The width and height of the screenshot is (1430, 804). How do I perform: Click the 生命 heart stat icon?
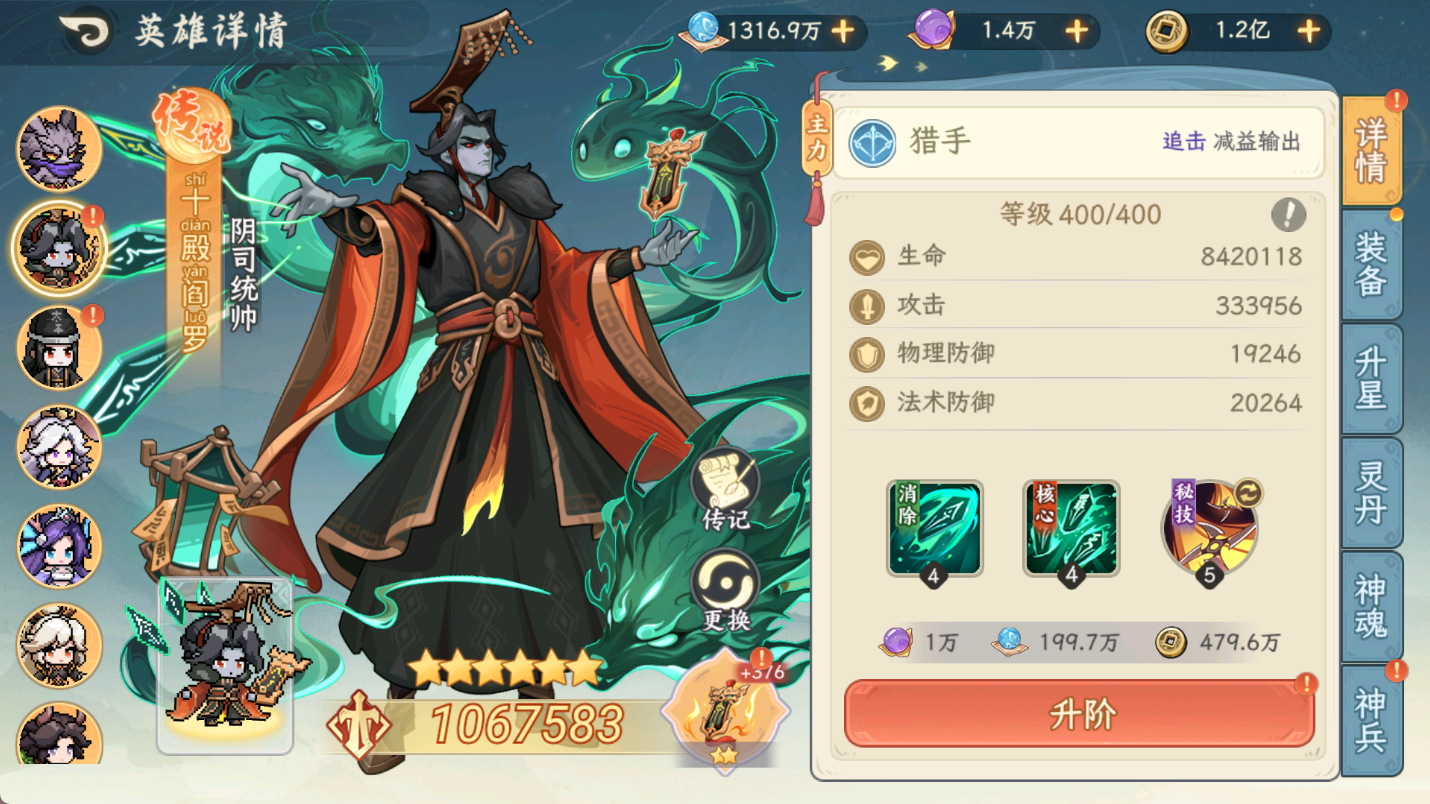(x=866, y=257)
